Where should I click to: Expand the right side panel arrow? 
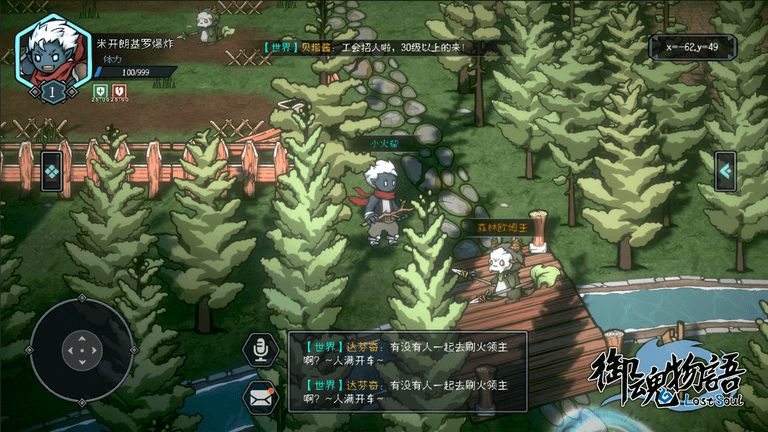[725, 171]
